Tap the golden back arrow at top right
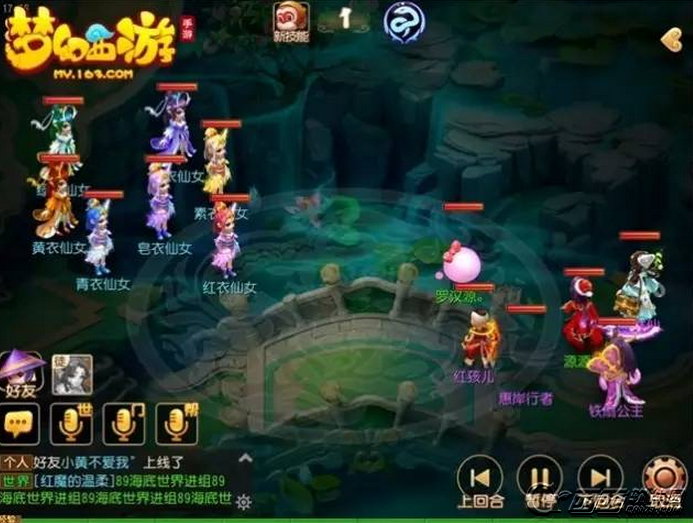 (671, 40)
